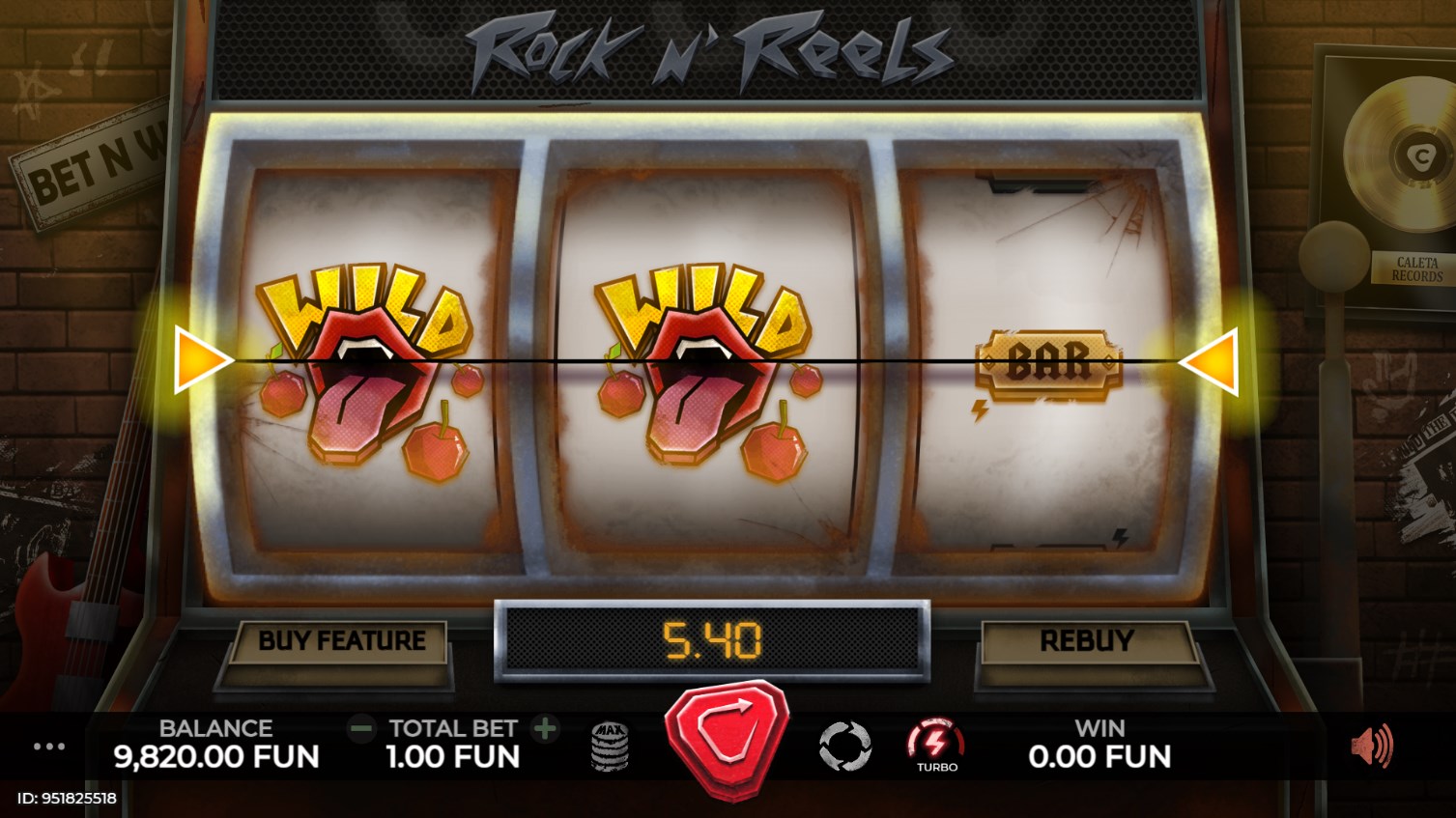Open the Buy Feature panel
This screenshot has height=818, width=1456.
pos(341,641)
